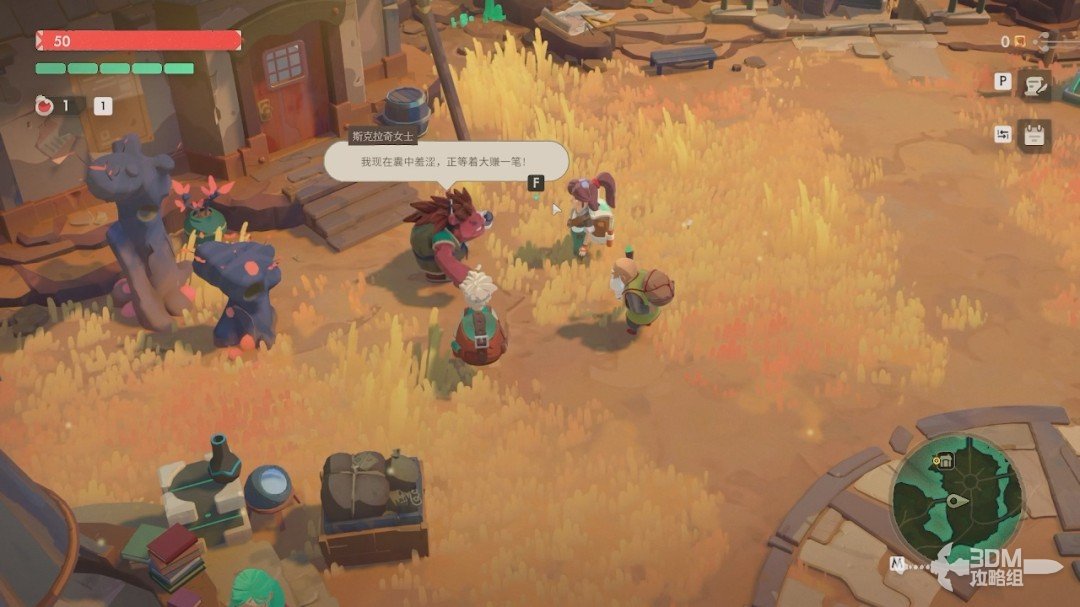Select the house marker on the minimap
This screenshot has width=1080, height=607.
tap(940, 461)
